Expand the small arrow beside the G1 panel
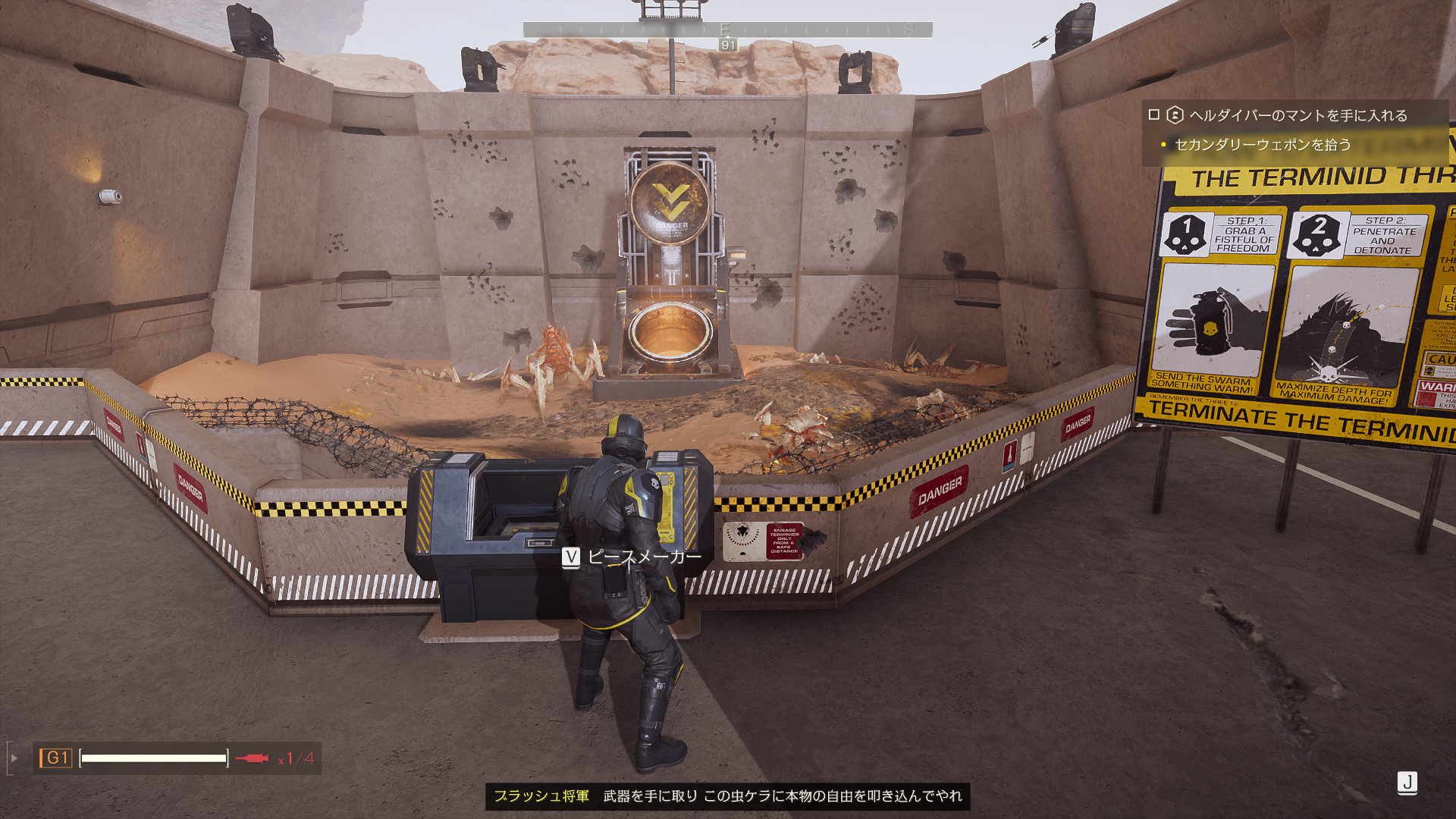The image size is (1456, 819). click(x=14, y=758)
